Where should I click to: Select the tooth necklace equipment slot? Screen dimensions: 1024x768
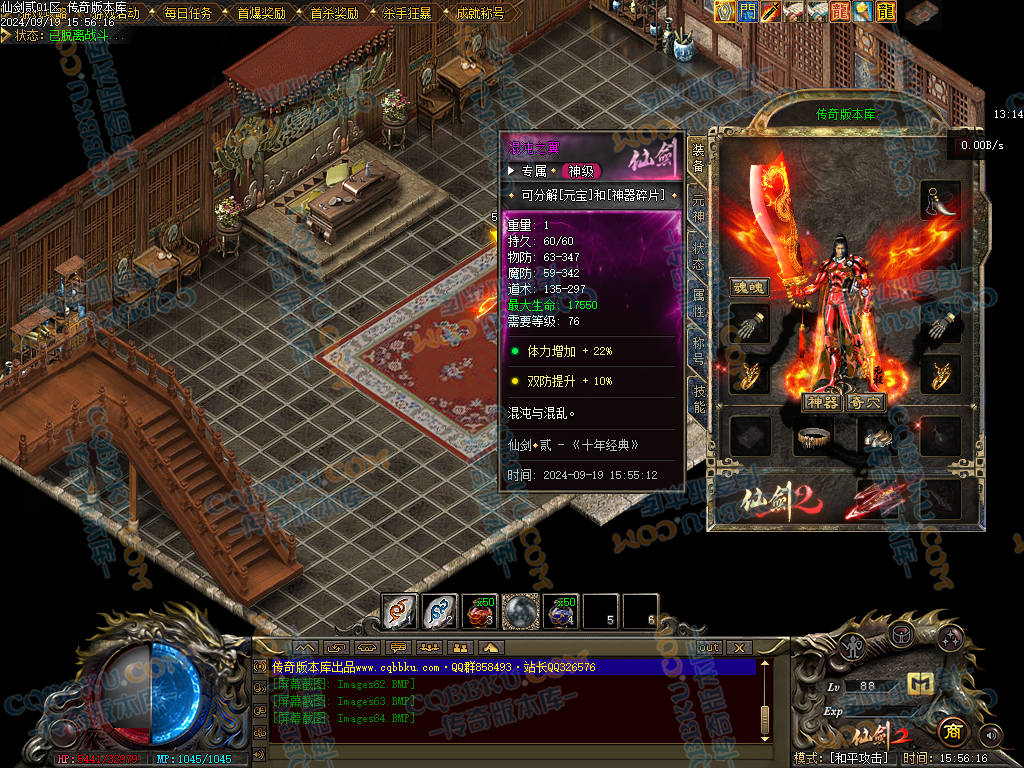coord(941,199)
